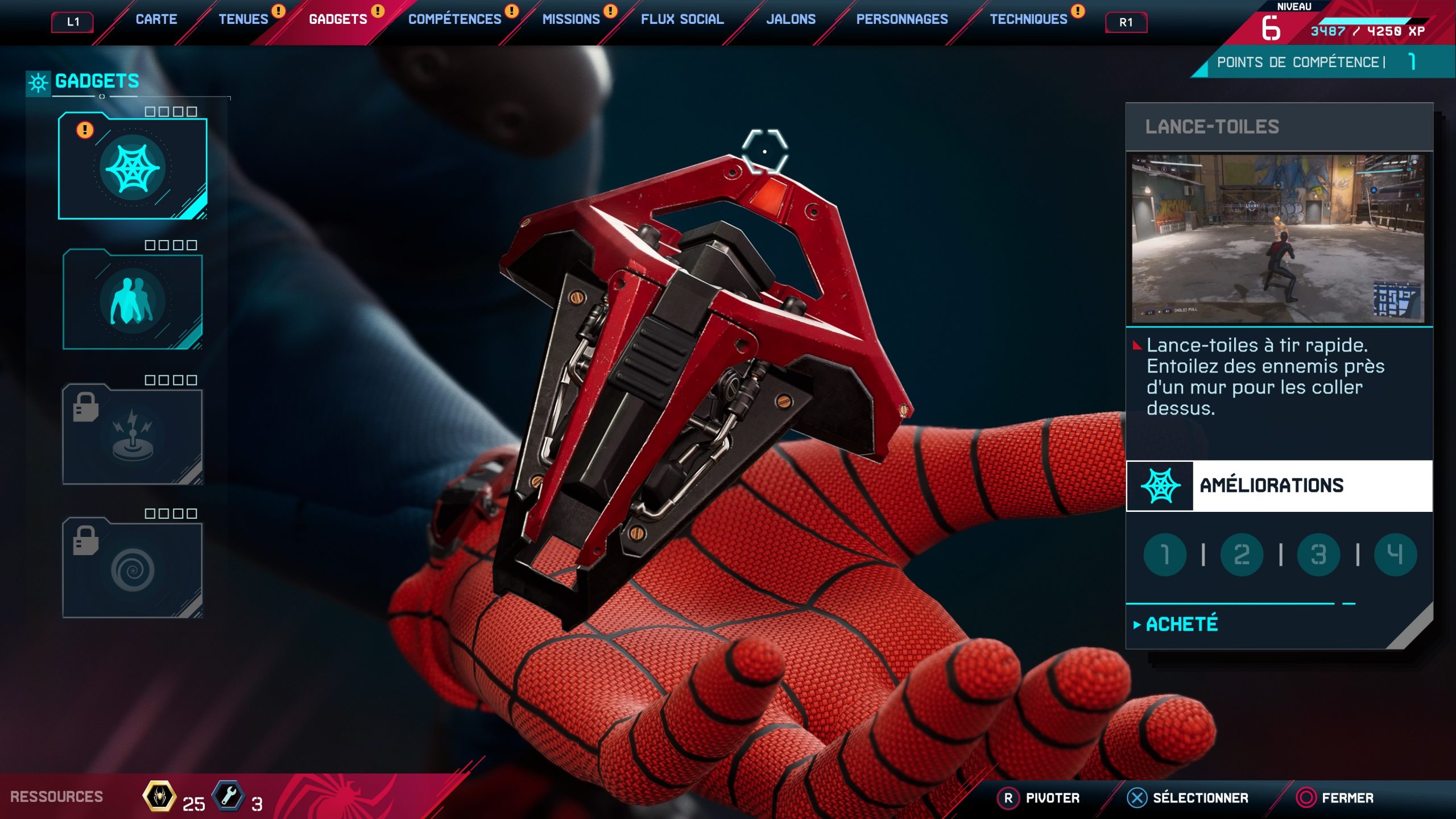The image size is (1456, 819).
Task: Choose upgrade level 2 circle
Action: [x=1242, y=555]
